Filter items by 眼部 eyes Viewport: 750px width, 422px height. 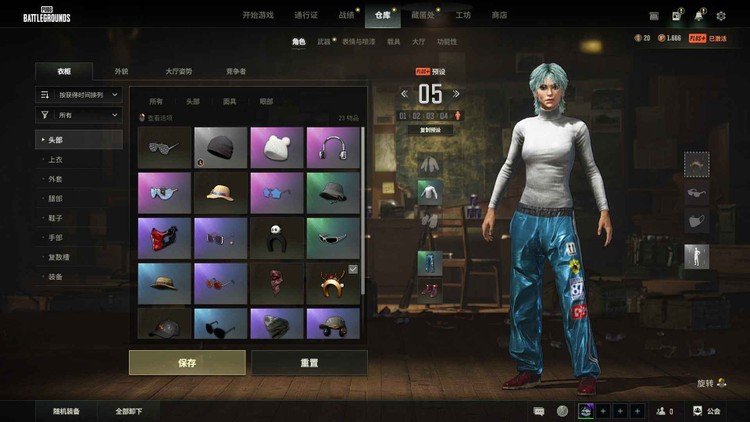tap(266, 101)
